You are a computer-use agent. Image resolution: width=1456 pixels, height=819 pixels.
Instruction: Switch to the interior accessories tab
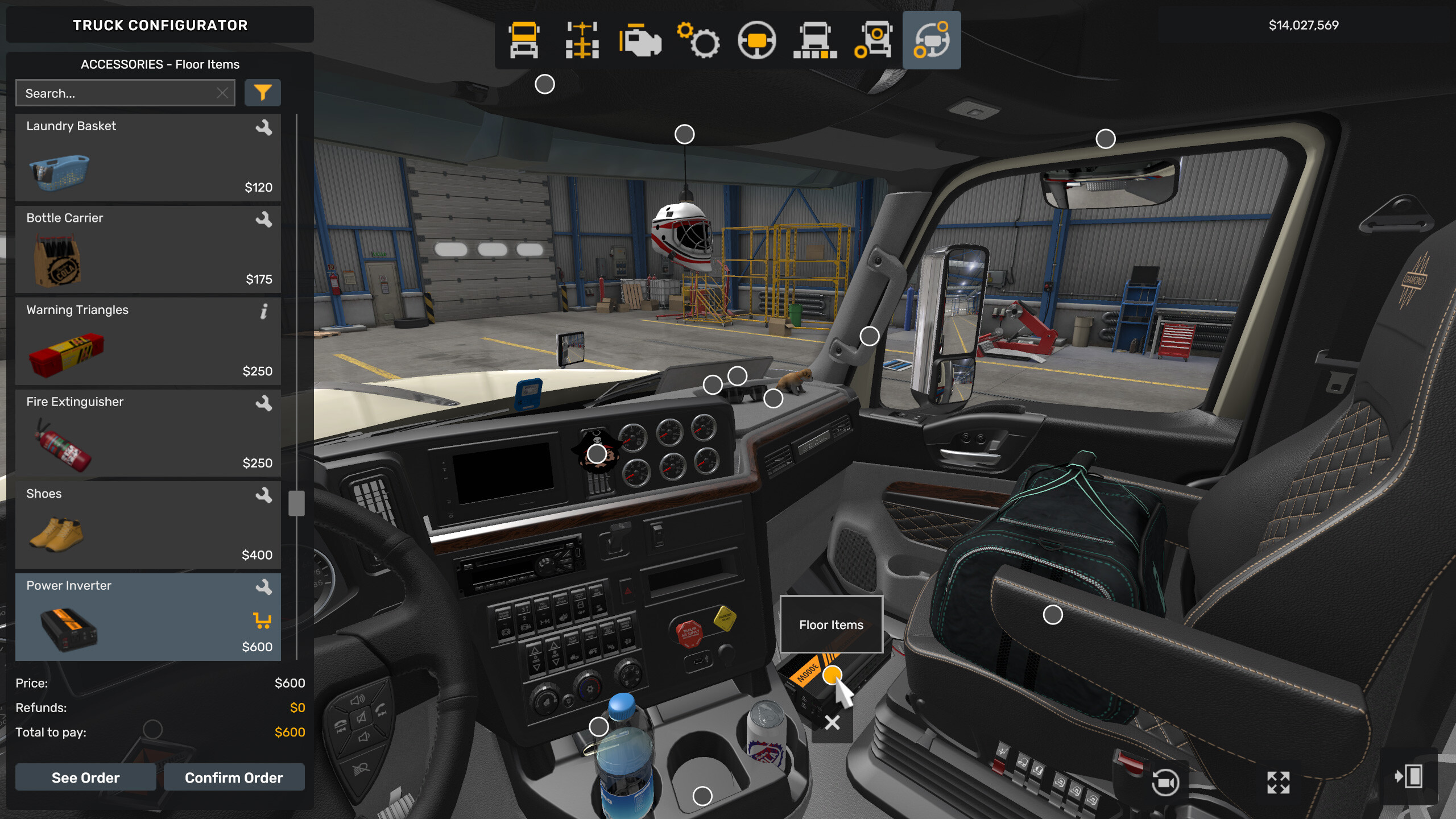[931, 40]
